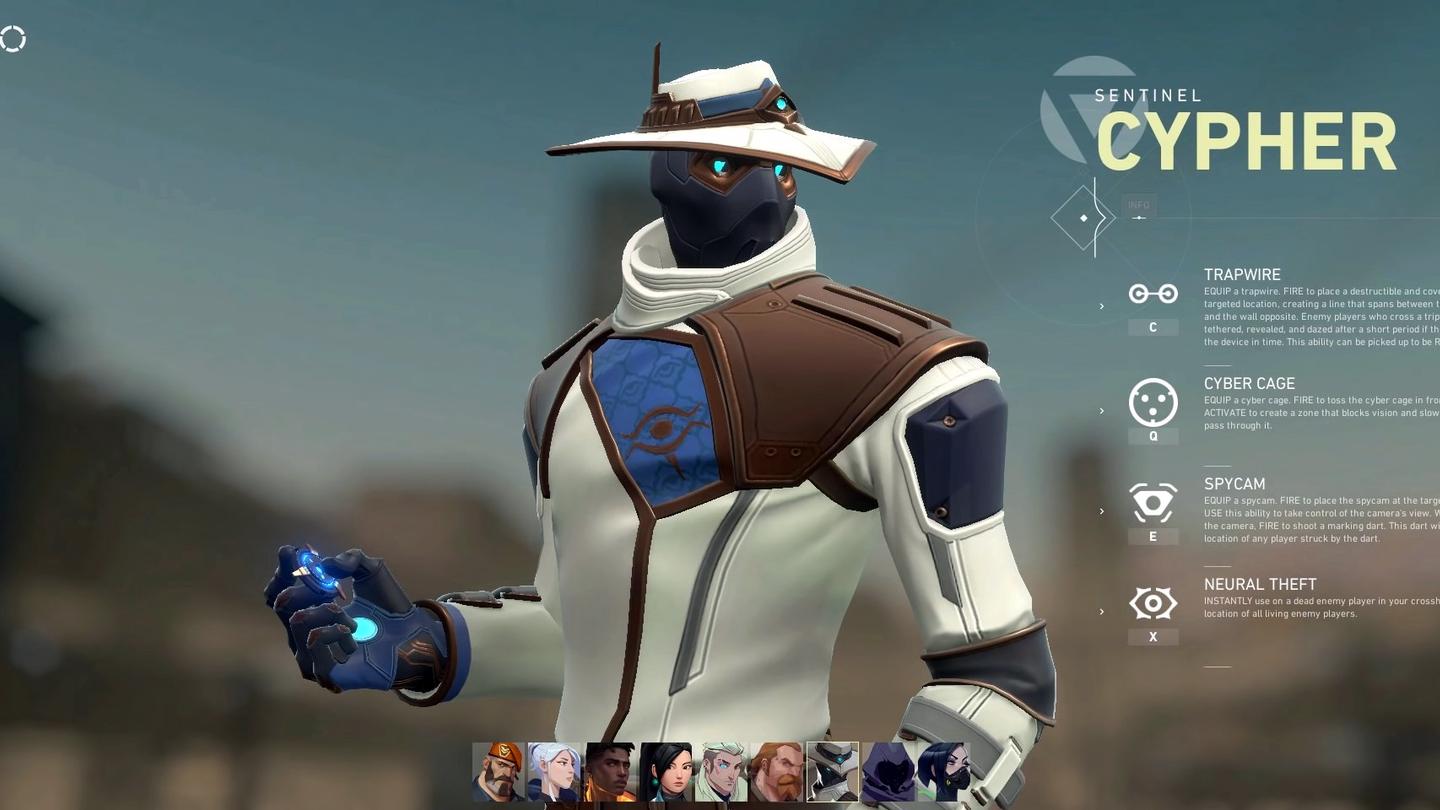Select the Brimstone agent portrait
Viewport: 1440px width, 810px height.
coord(498,771)
